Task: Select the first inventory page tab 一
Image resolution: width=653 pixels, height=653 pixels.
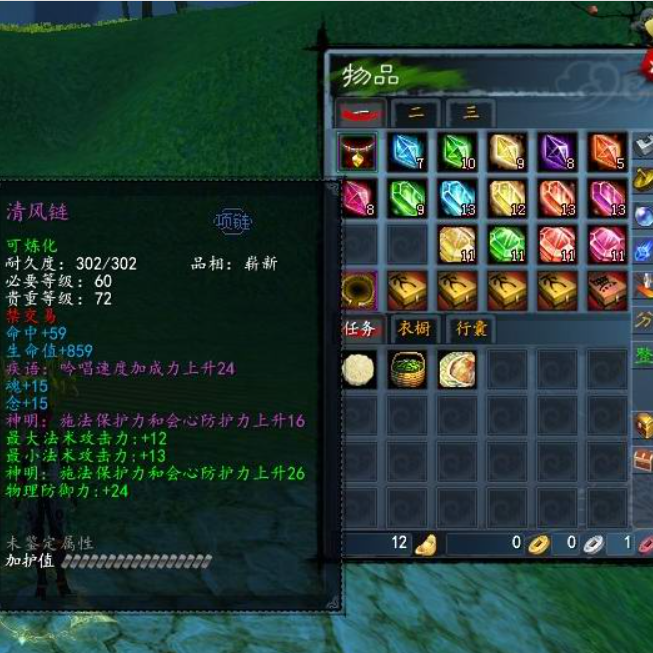Action: click(360, 113)
